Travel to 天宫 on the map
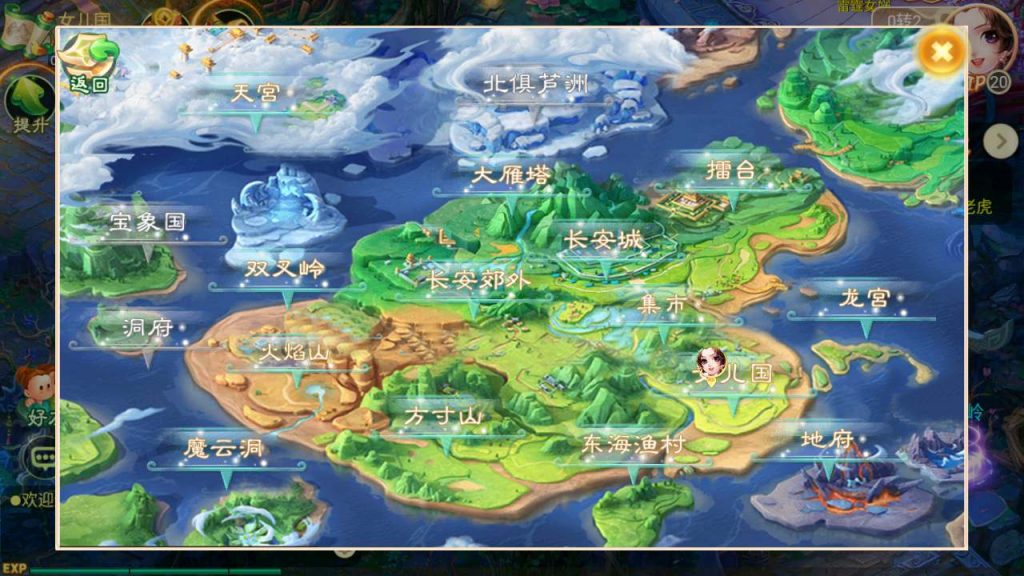The width and height of the screenshot is (1024, 576). click(255, 95)
